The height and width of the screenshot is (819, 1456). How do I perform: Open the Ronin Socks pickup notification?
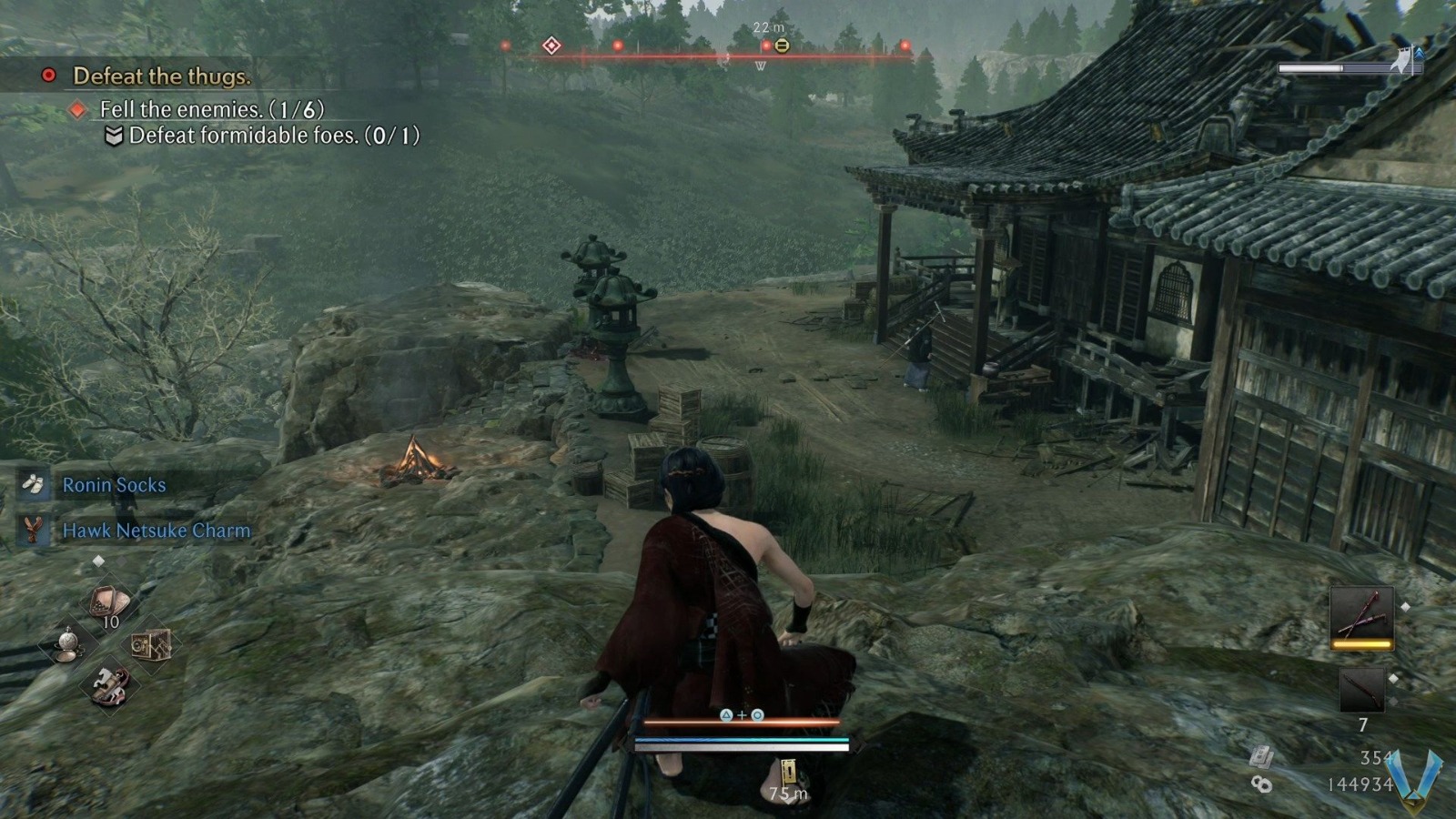click(112, 485)
